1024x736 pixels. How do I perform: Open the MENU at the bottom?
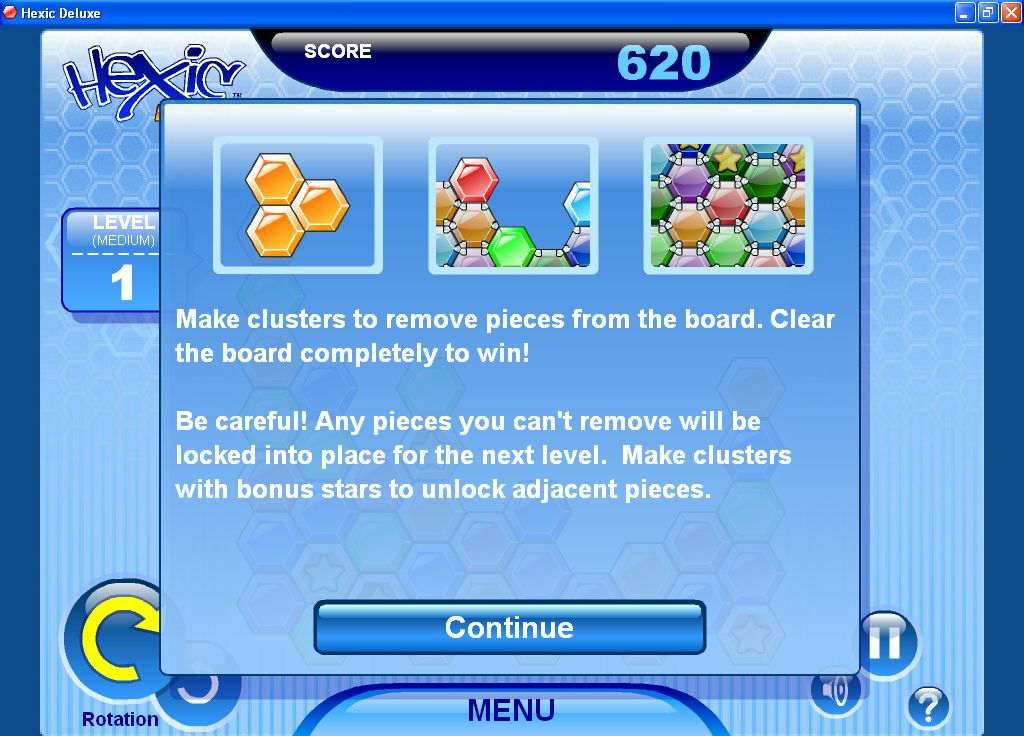pos(510,710)
